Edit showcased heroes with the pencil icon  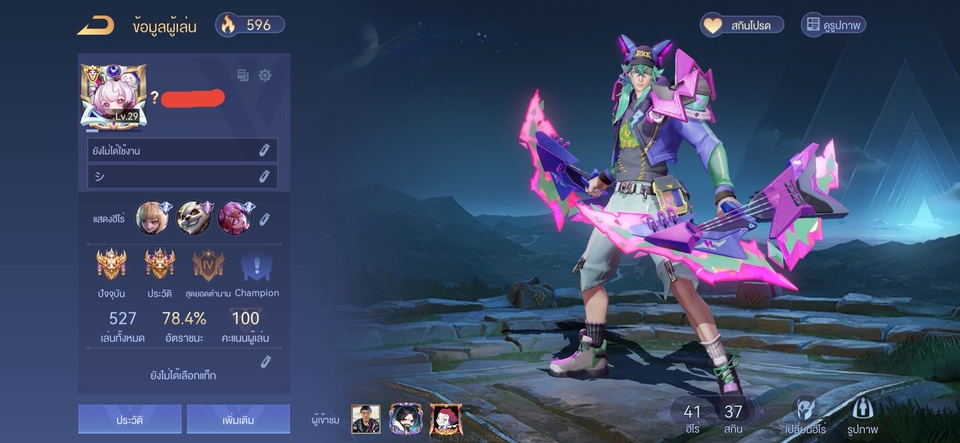264,218
